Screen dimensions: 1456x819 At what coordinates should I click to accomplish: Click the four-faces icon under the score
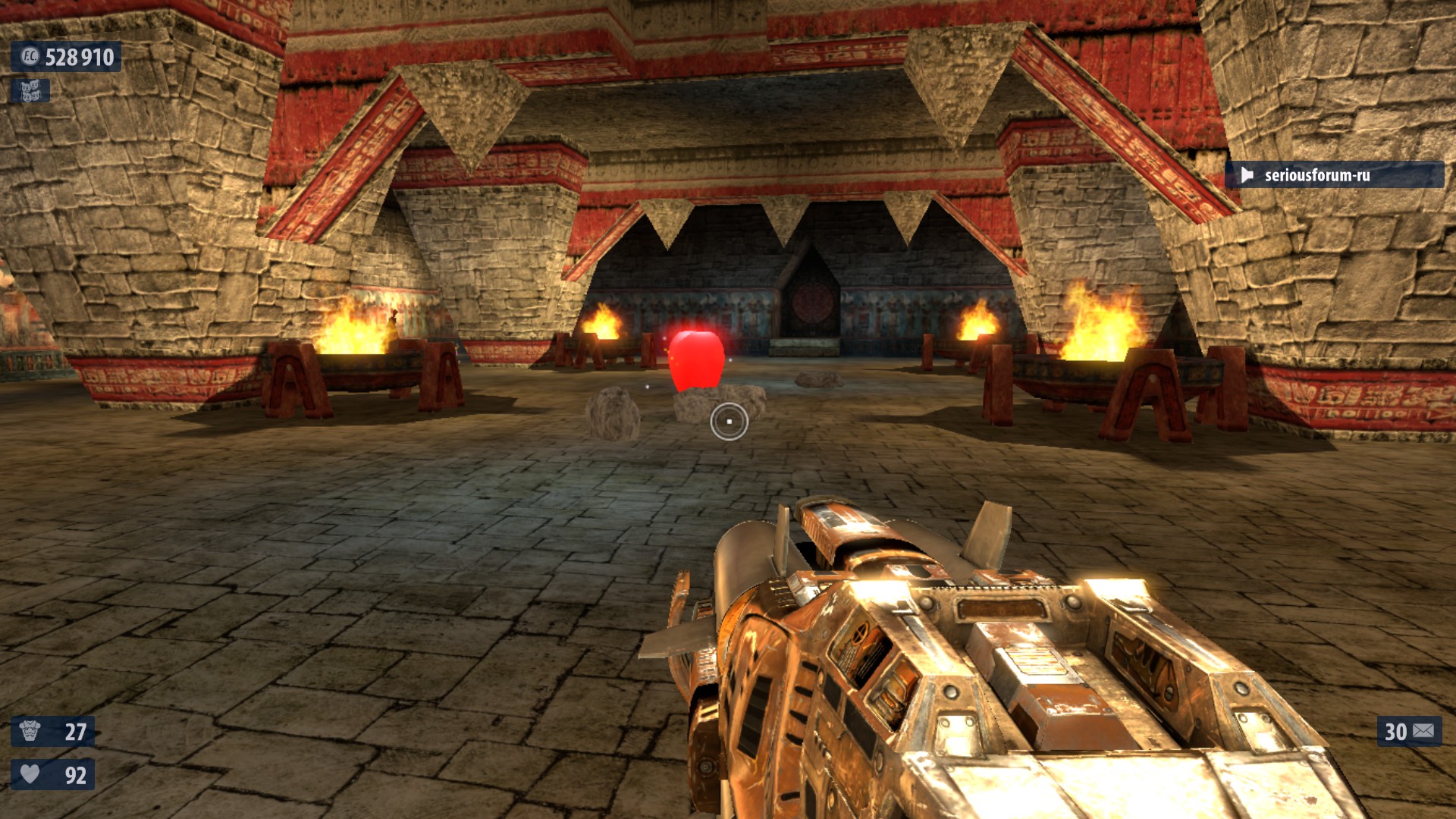30,91
